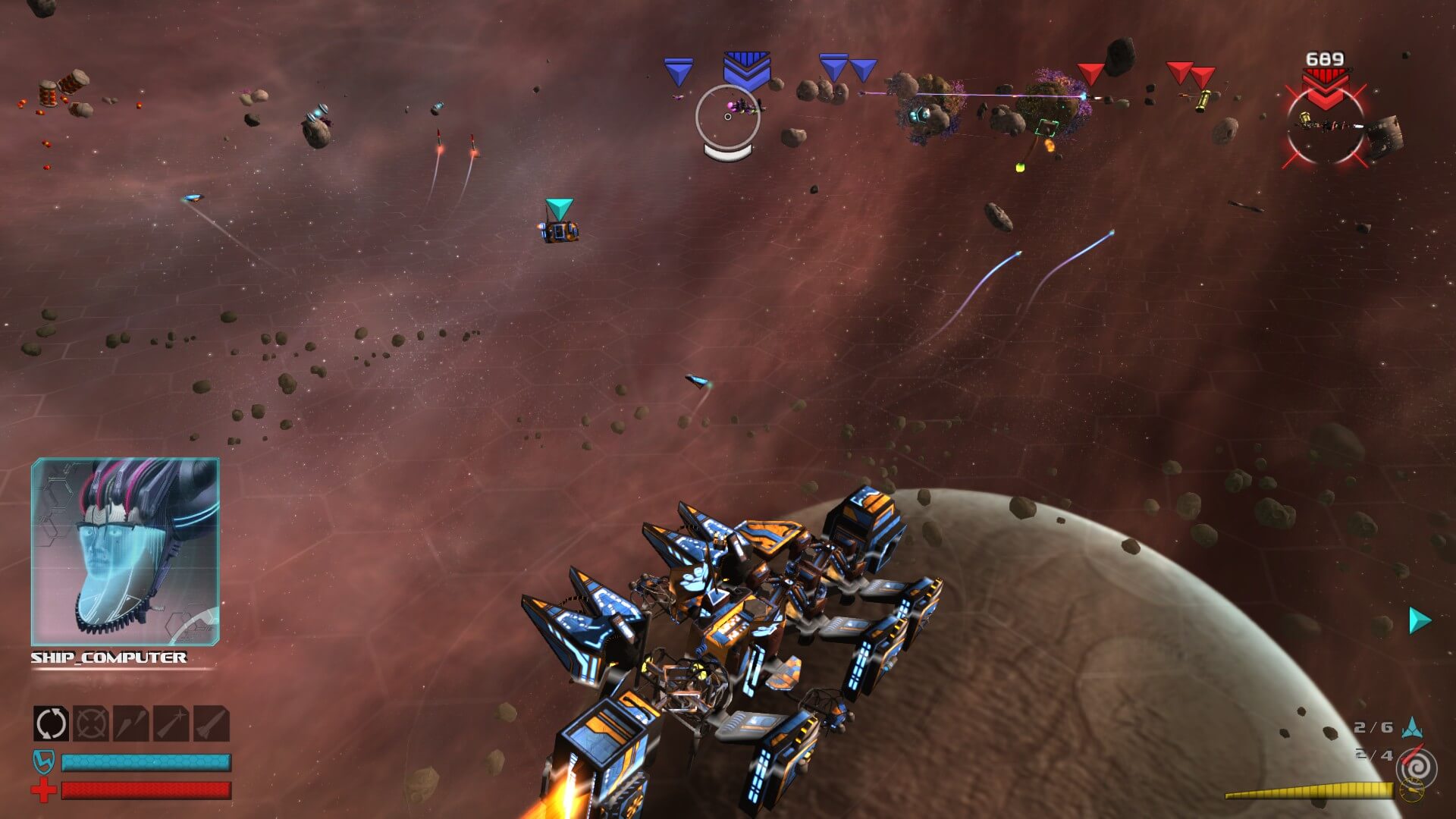The height and width of the screenshot is (819, 1456).
Task: Click the cyan off-screen arrow indicator
Action: 1419,620
